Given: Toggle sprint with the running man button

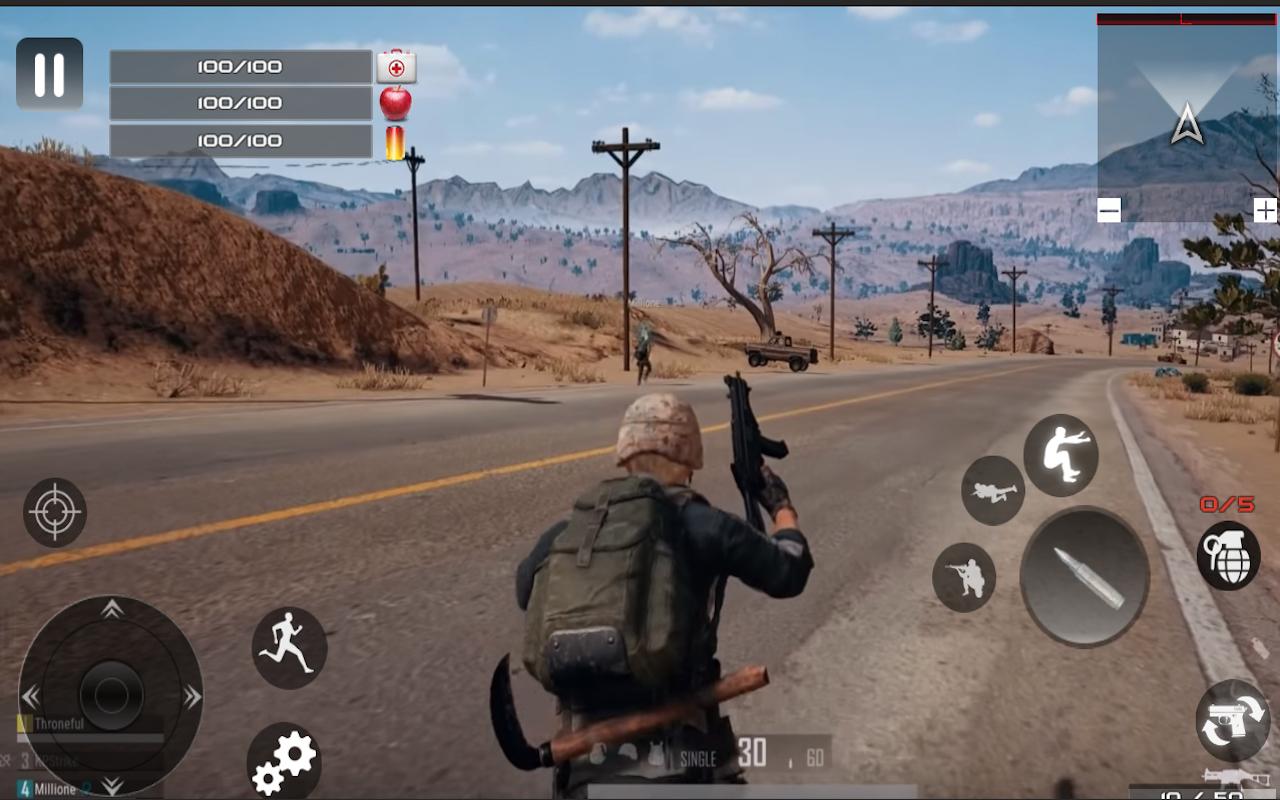Looking at the screenshot, I should tap(289, 647).
